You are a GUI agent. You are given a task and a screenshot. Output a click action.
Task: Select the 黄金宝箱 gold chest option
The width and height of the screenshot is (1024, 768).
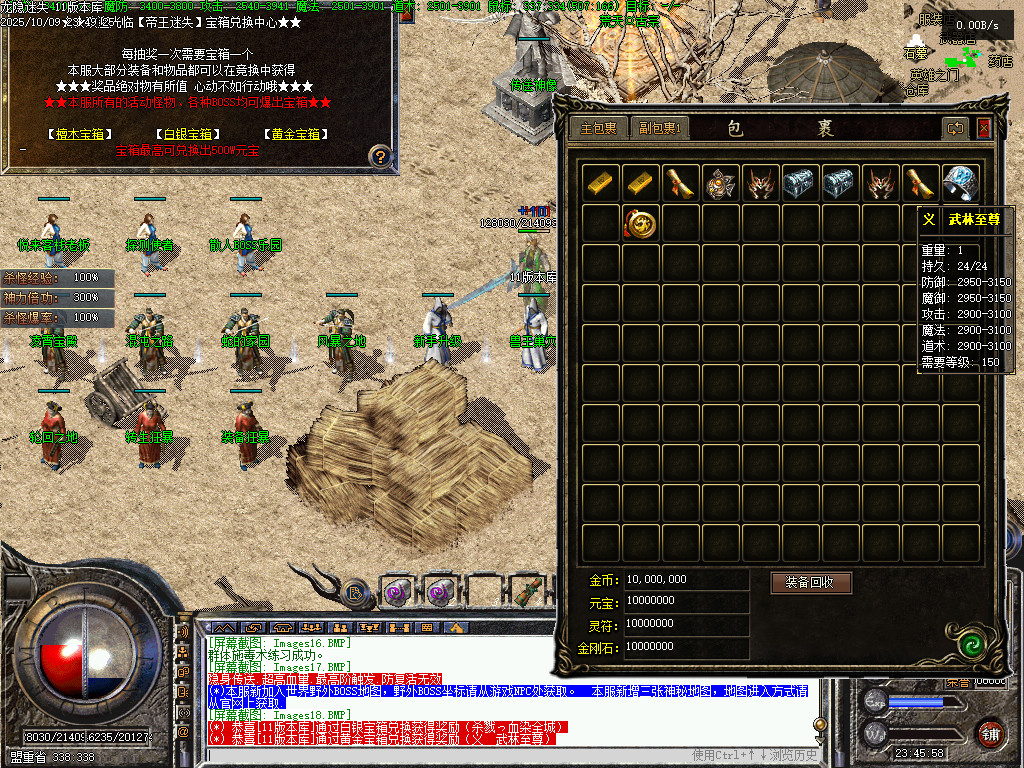point(294,134)
